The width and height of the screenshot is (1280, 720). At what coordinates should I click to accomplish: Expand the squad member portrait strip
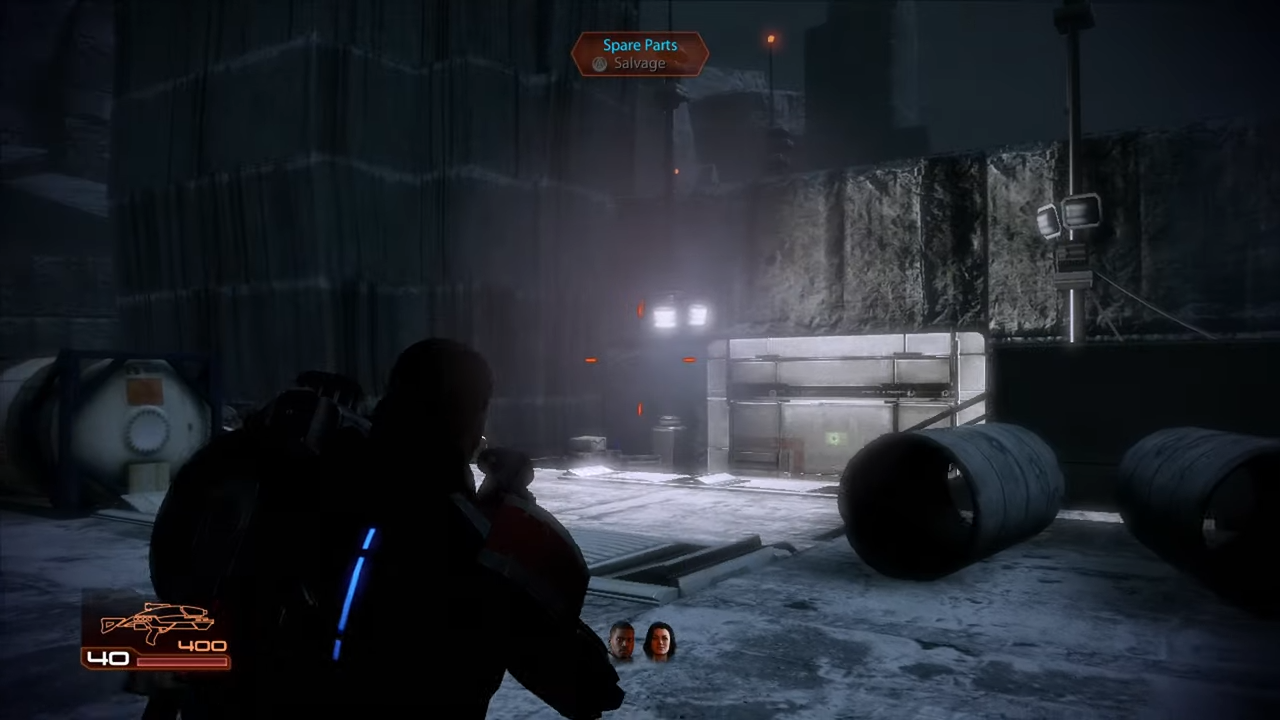pyautogui.click(x=640, y=640)
